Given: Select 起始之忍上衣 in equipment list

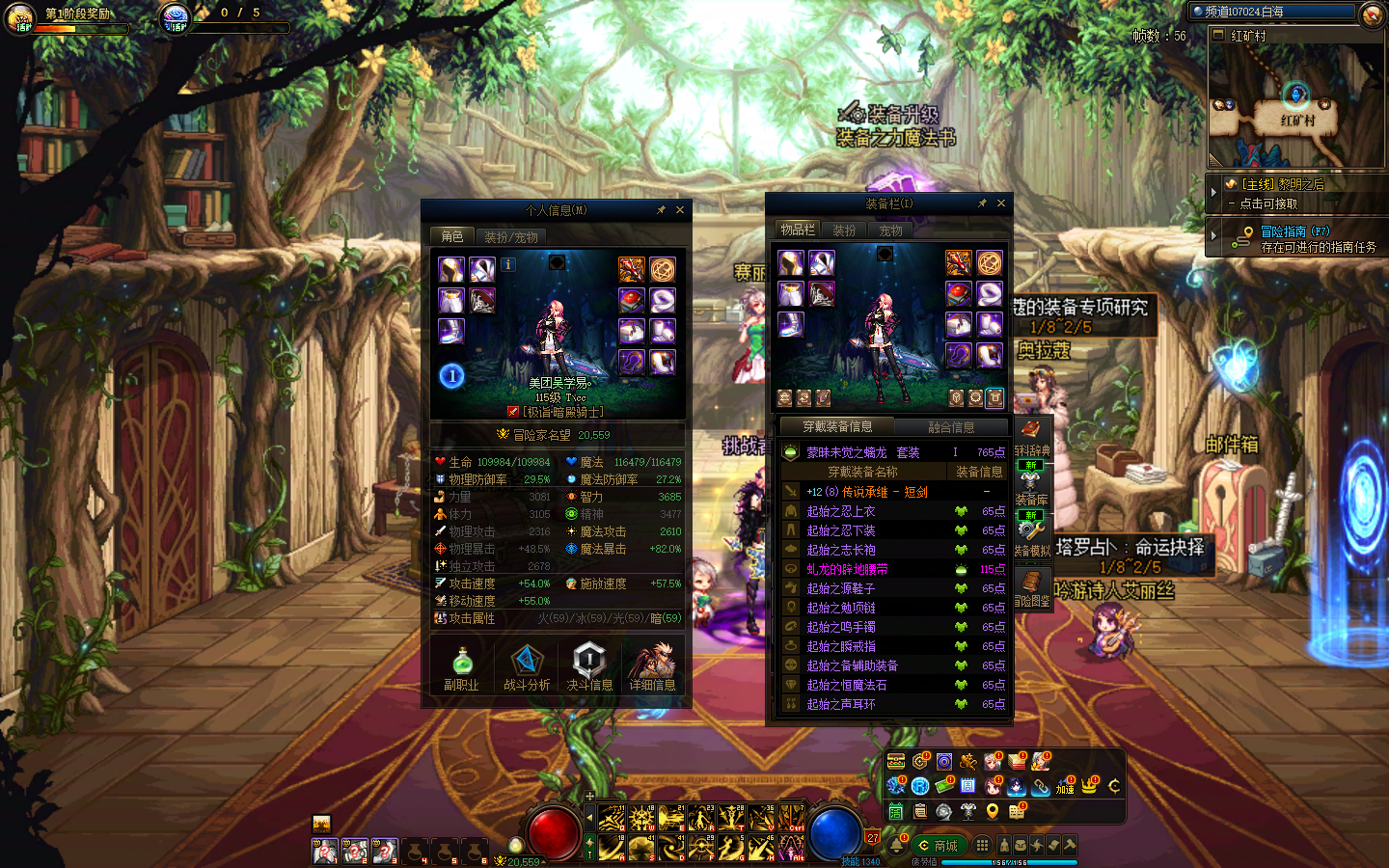Looking at the screenshot, I should point(841,511).
